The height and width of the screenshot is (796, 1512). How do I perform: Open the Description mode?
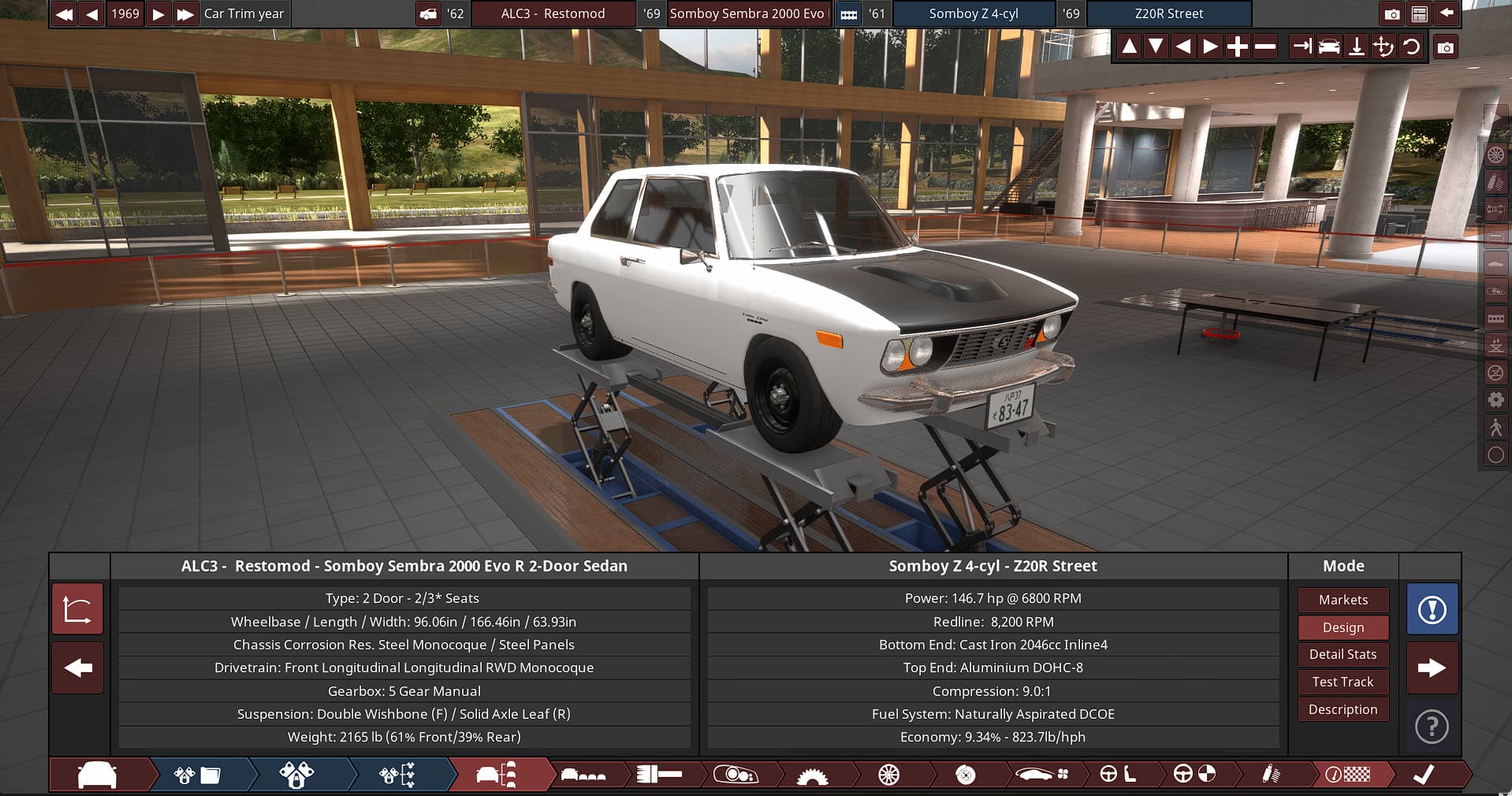(1343, 709)
